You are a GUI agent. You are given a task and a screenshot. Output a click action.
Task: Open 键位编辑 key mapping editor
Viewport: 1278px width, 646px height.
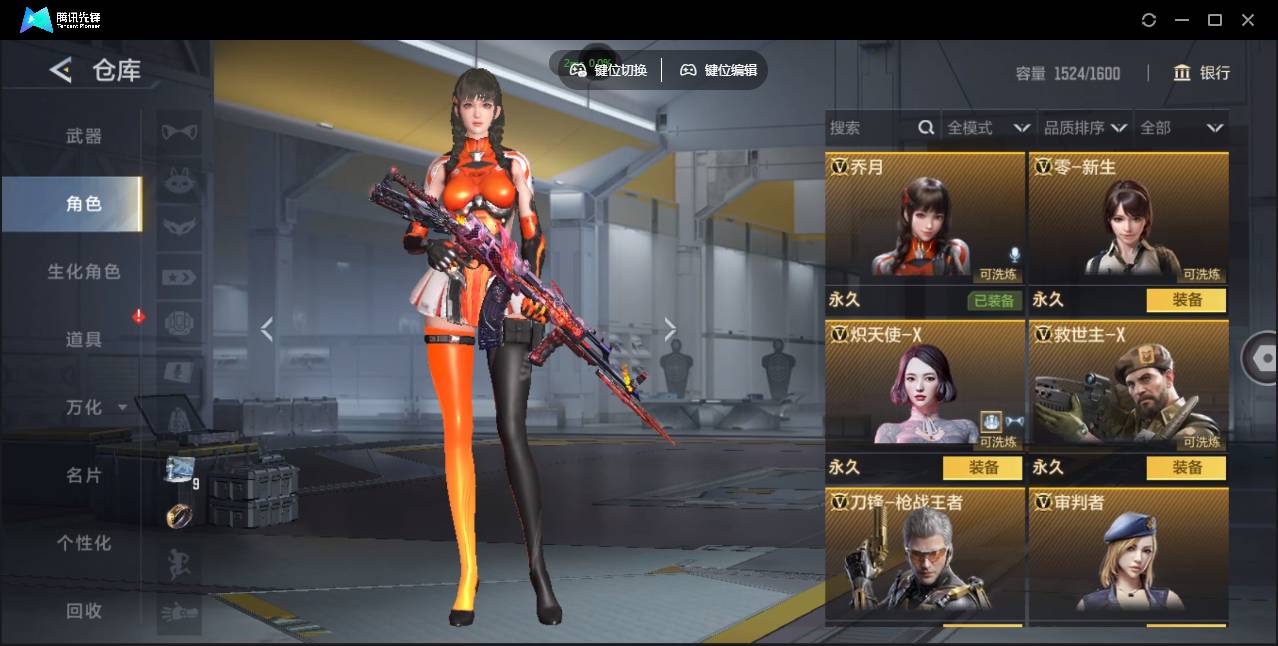(x=718, y=70)
